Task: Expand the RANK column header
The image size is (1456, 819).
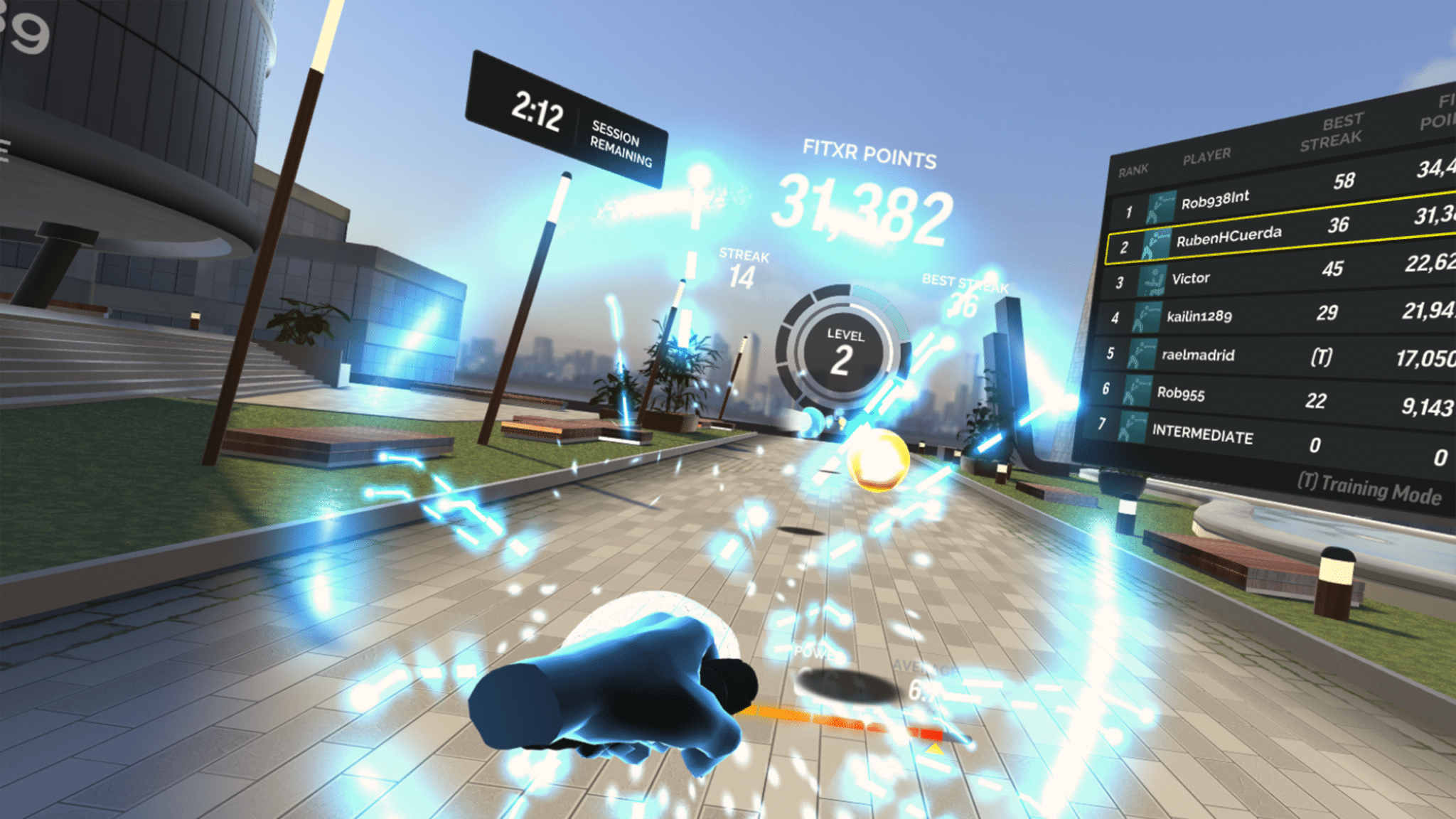Action: 1135,168
